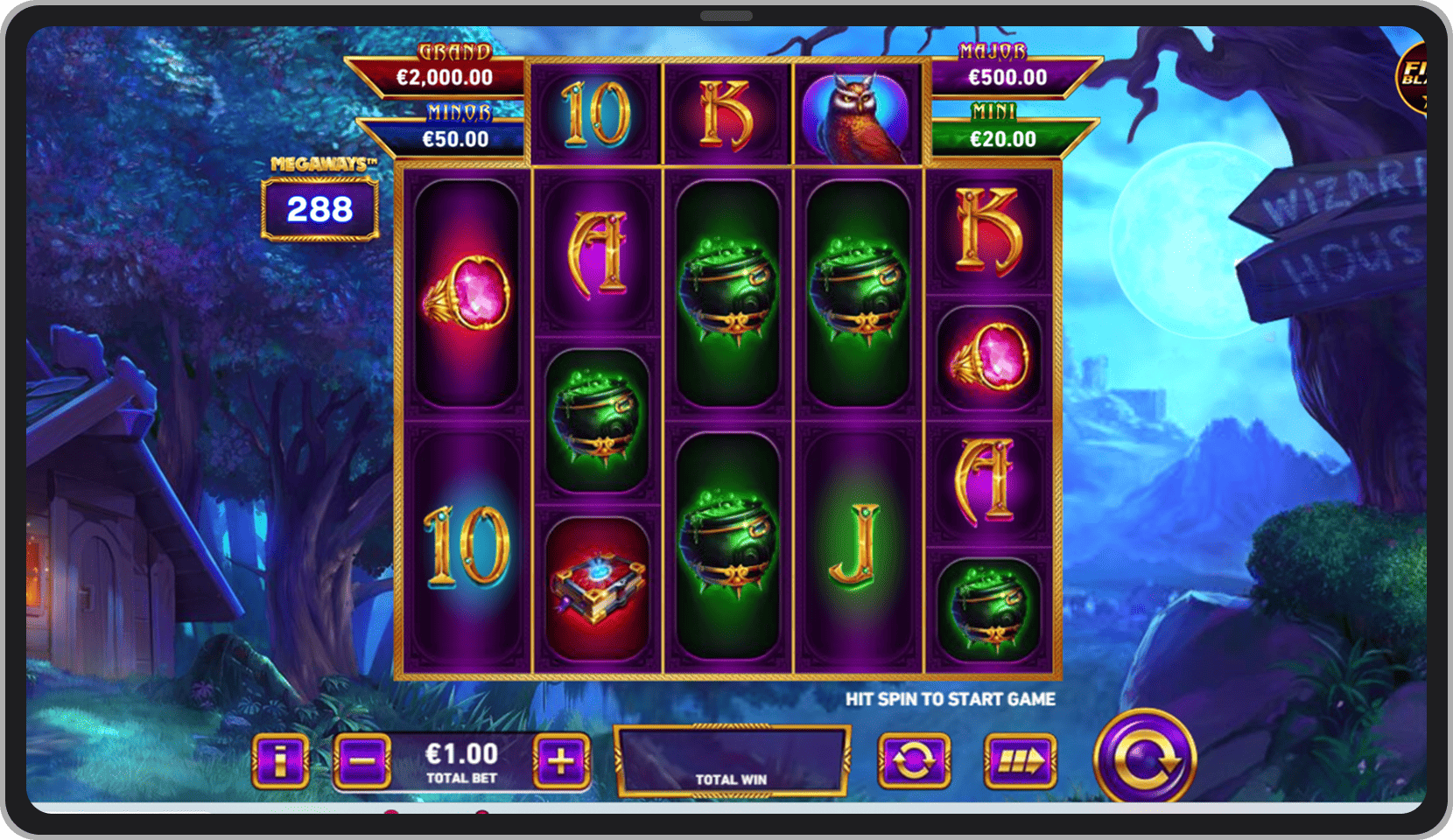Open the game info panel
This screenshot has height=840, width=1453.
280,760
